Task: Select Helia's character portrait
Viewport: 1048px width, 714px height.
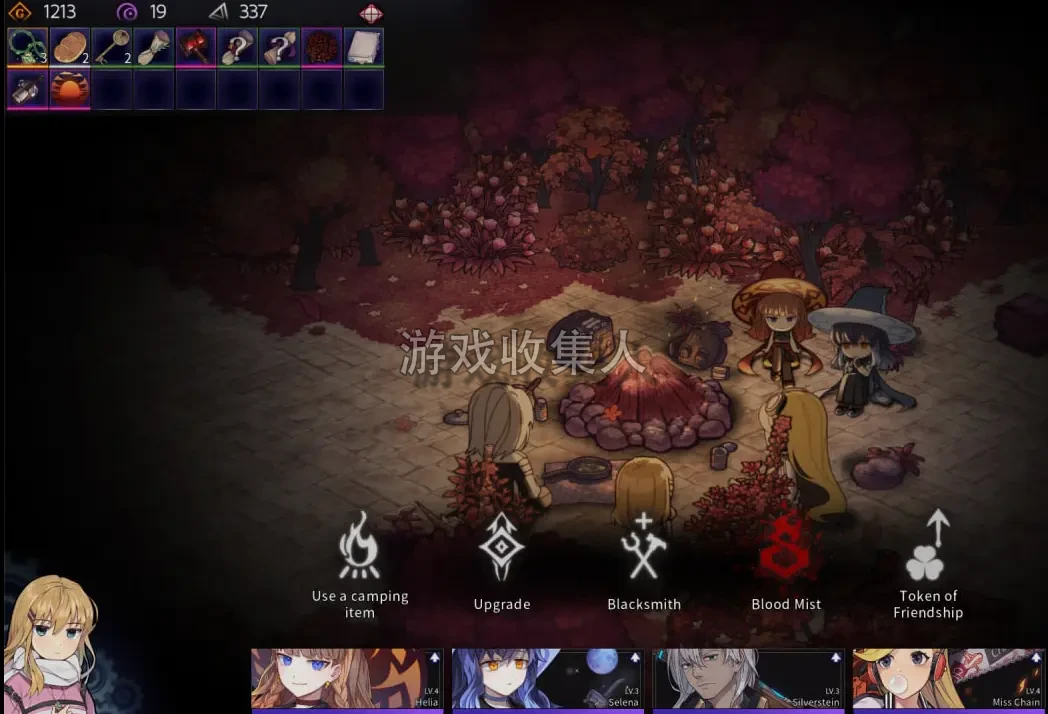Action: pos(346,680)
